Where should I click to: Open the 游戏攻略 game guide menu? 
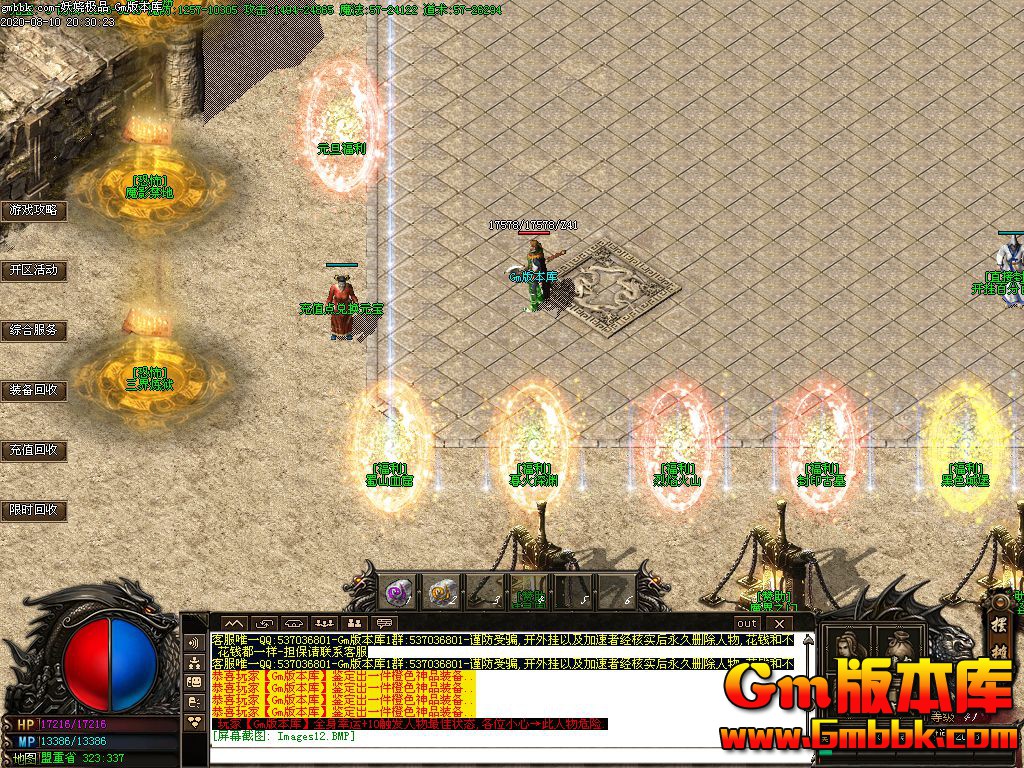[33, 210]
